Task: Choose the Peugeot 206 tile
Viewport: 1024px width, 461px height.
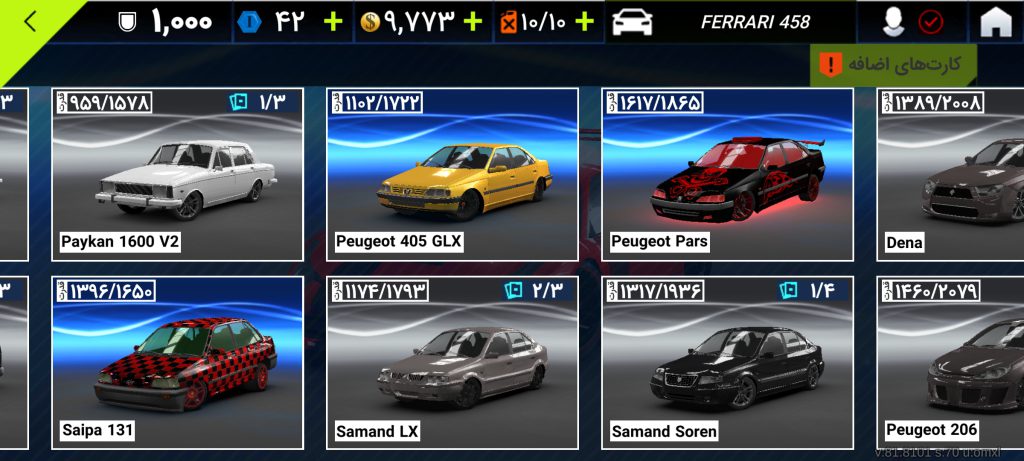Action: tap(950, 363)
